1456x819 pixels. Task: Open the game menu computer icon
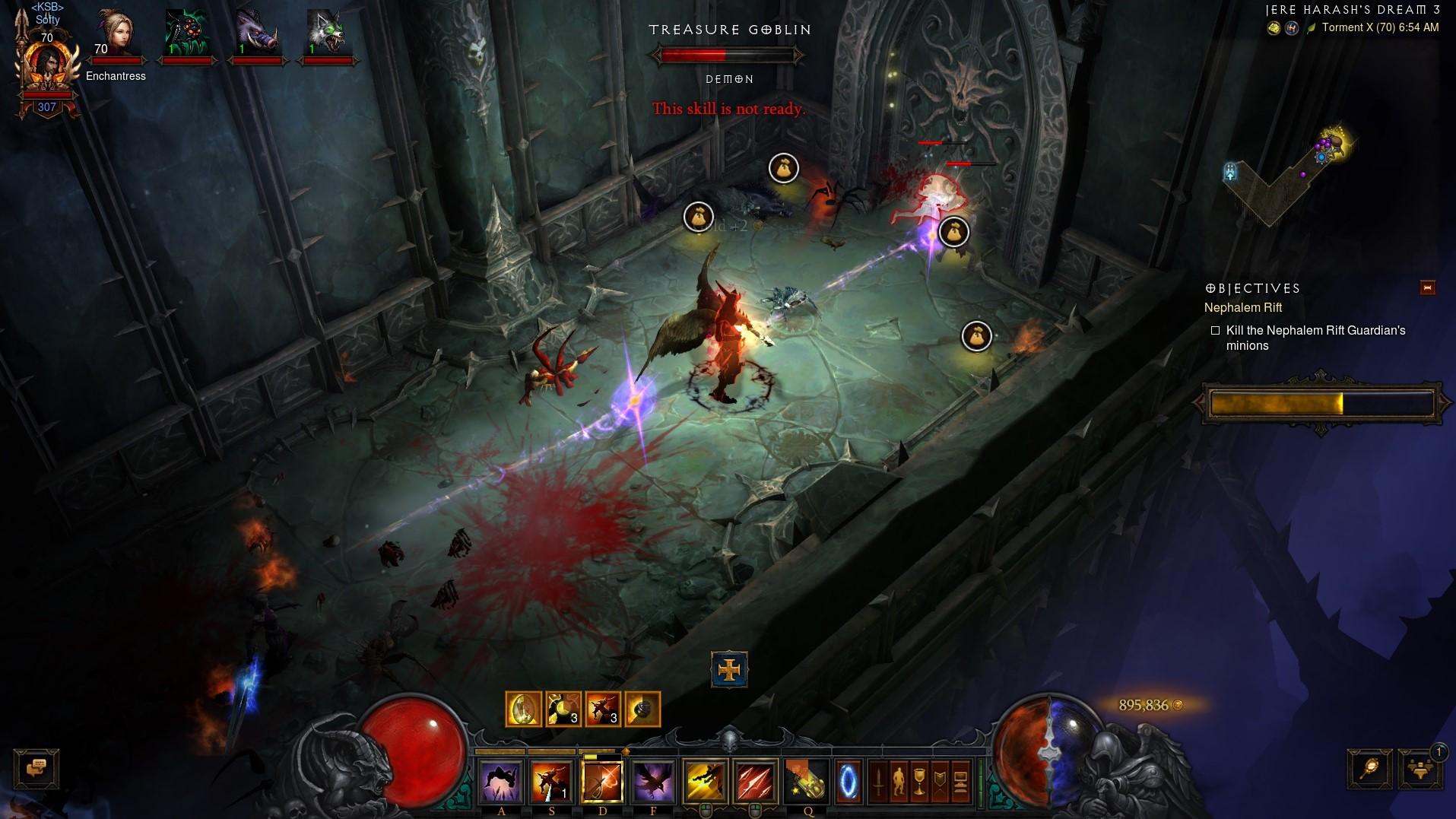point(960,782)
